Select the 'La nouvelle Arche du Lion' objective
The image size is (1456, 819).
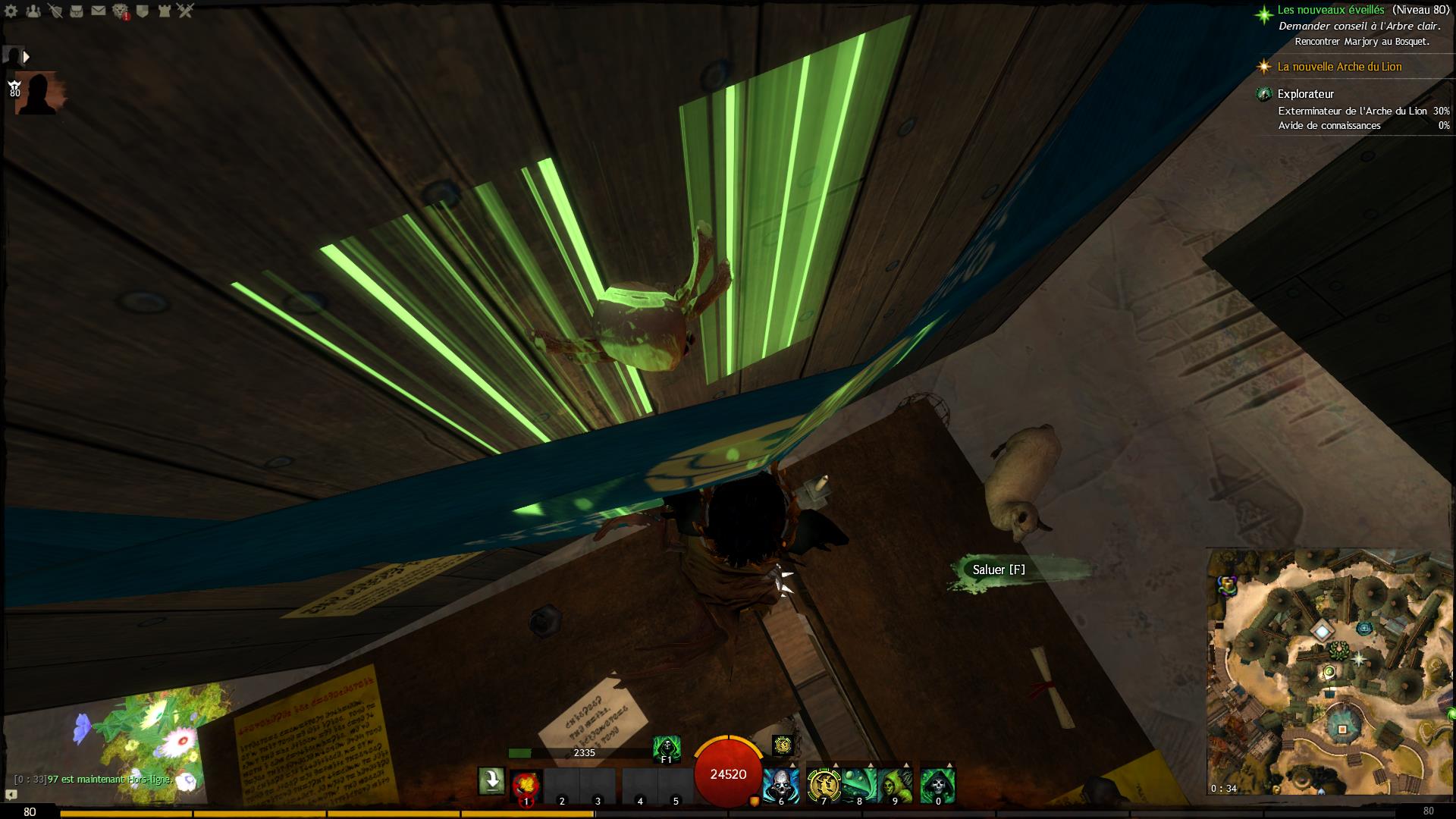[1339, 67]
